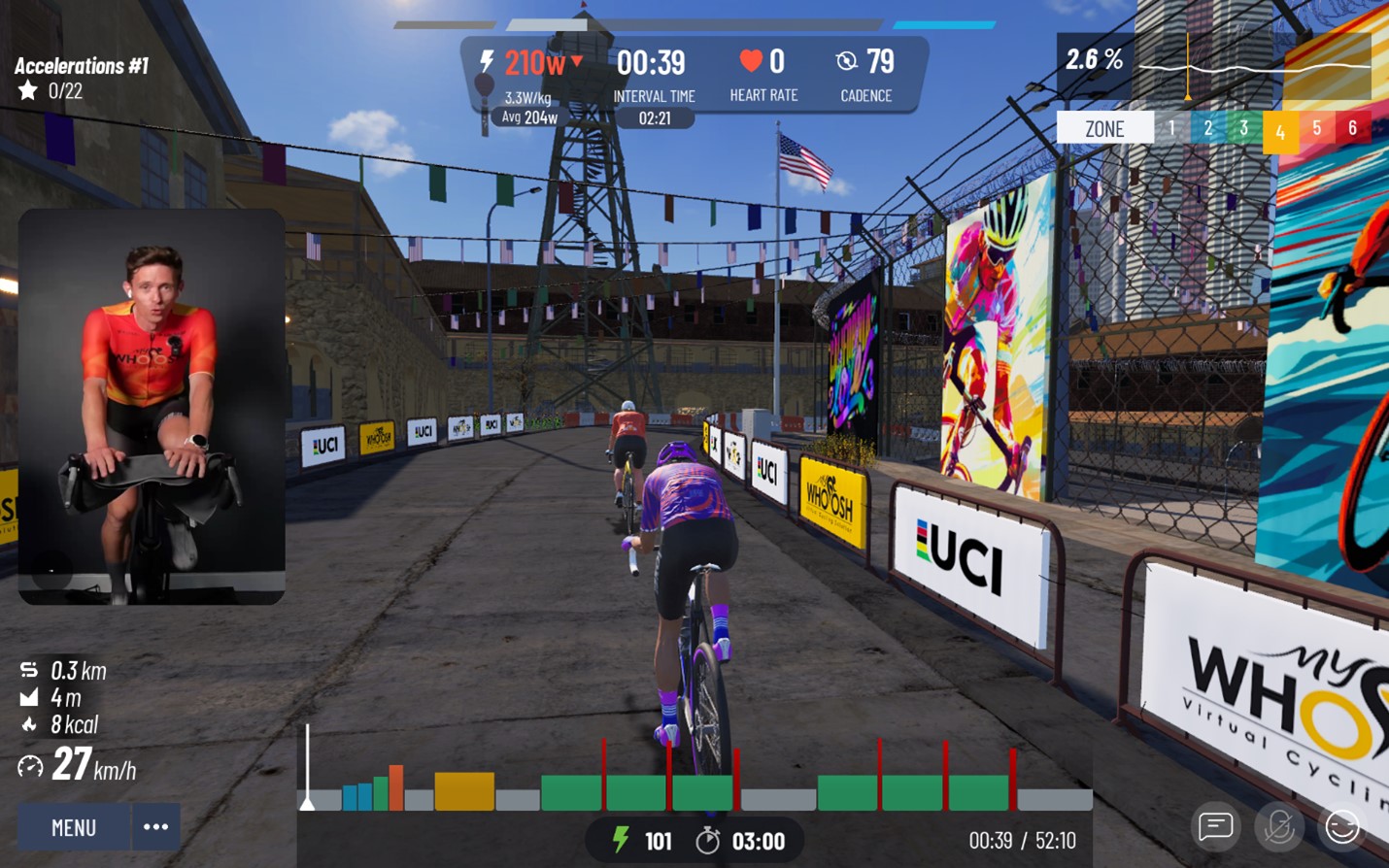Image resolution: width=1389 pixels, height=868 pixels.
Task: Toggle the muted microphone icon
Action: click(1279, 827)
